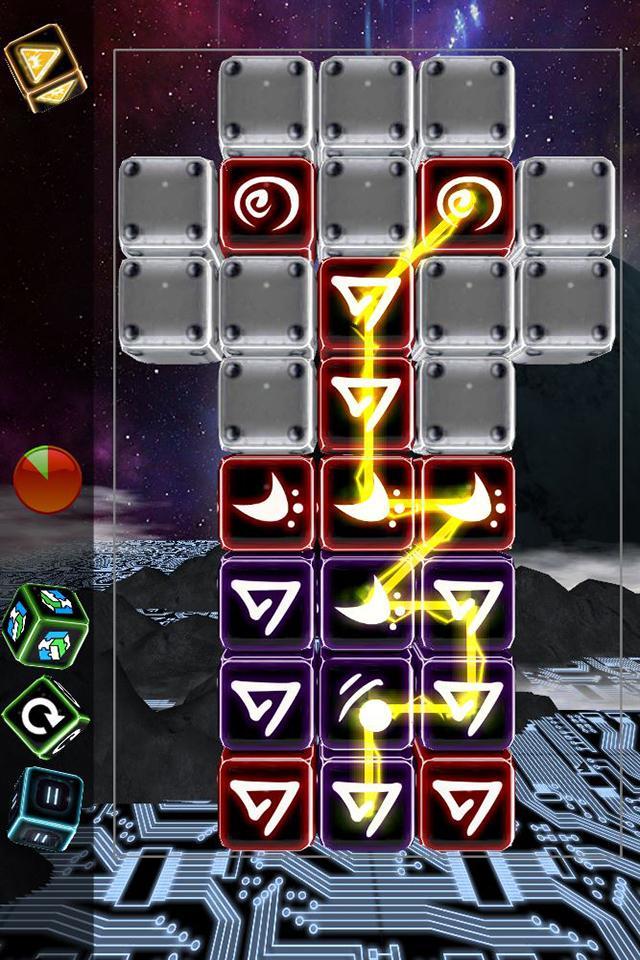Choose the purple triangle between two red triangles
The image size is (640, 960).
click(x=367, y=801)
